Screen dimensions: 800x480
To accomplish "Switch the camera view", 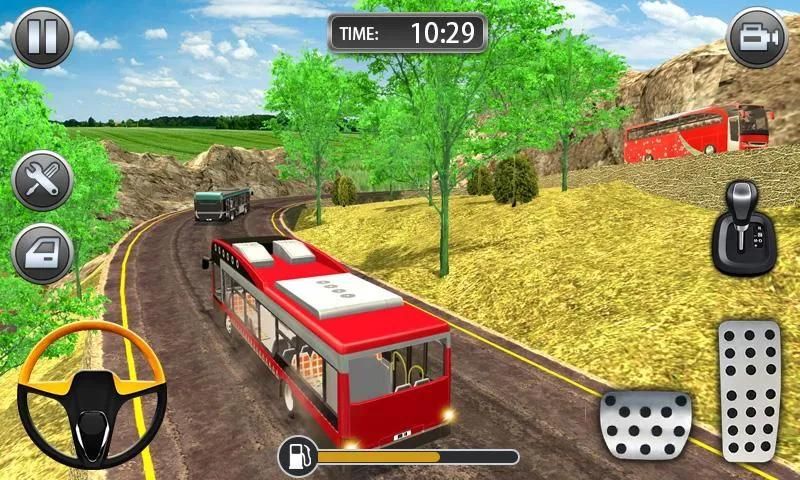I will [x=757, y=38].
